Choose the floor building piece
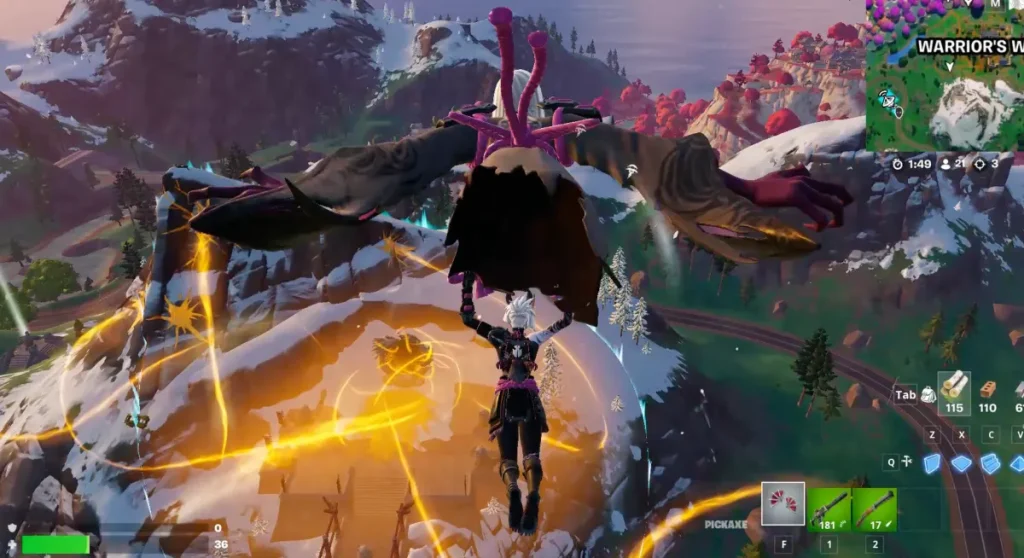Image resolution: width=1024 pixels, height=558 pixels. 961,463
